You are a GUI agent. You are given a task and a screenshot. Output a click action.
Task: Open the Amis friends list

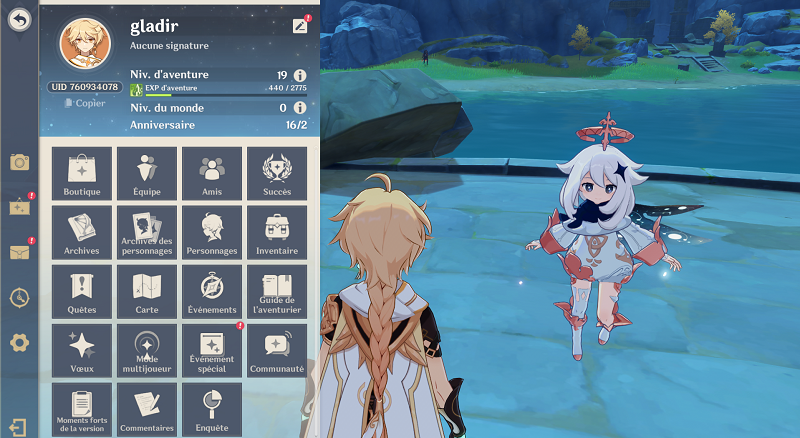click(211, 174)
